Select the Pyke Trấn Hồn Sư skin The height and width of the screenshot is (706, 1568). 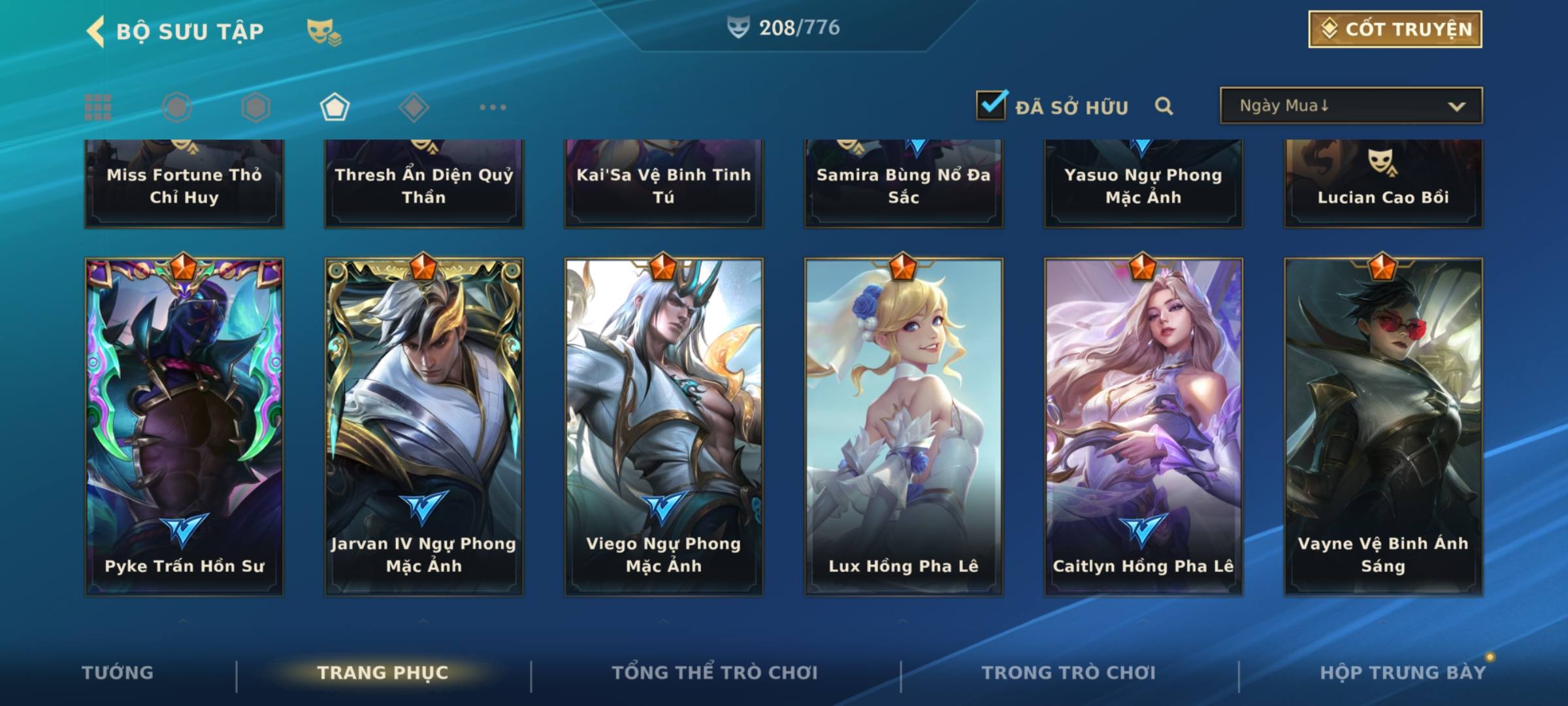pos(184,426)
